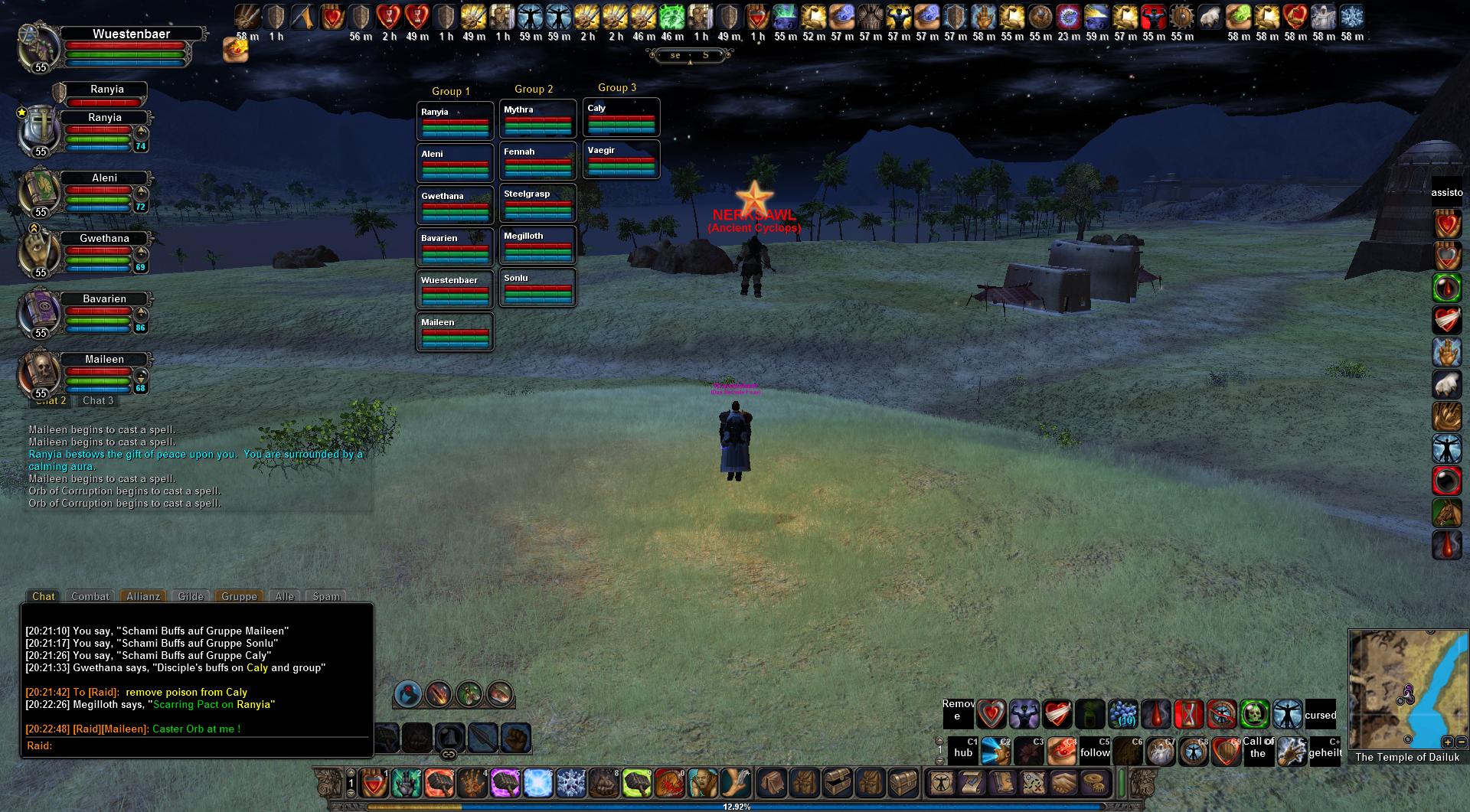Open the Gilde chat tab
Image resolution: width=1470 pixels, height=812 pixels.
point(191,596)
